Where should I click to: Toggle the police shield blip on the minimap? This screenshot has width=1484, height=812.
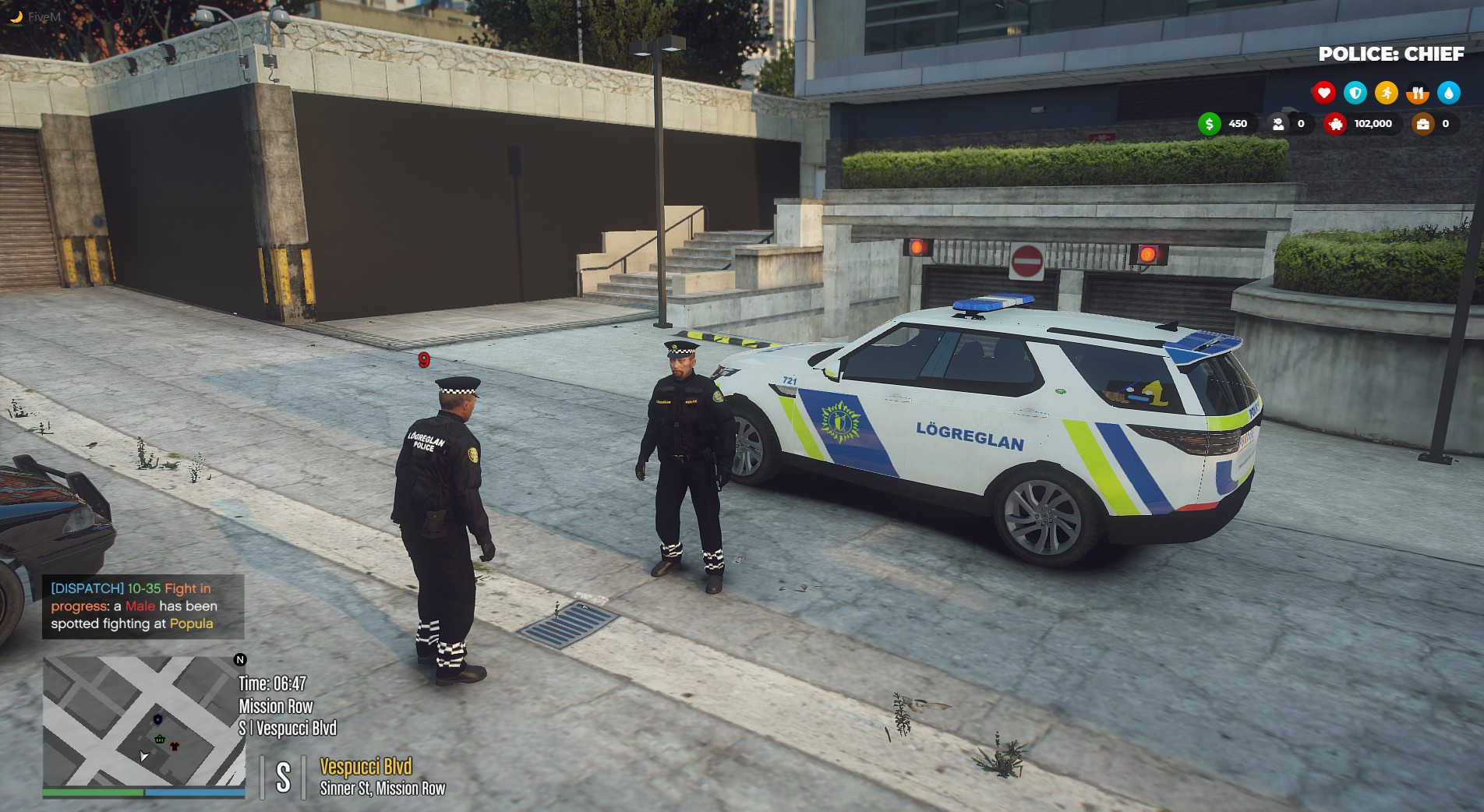click(x=157, y=719)
